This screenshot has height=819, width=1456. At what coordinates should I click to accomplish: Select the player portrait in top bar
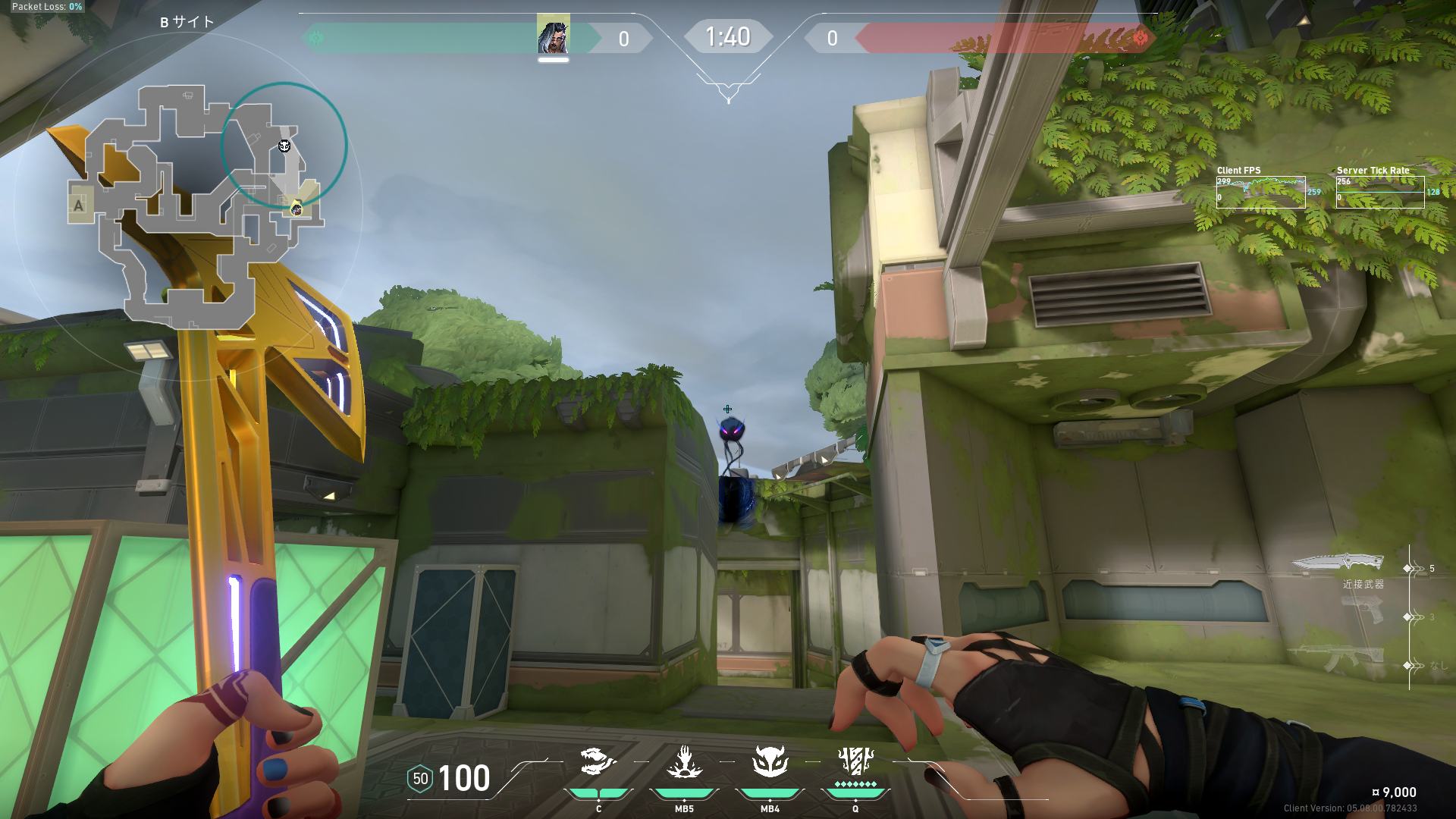pyautogui.click(x=553, y=34)
